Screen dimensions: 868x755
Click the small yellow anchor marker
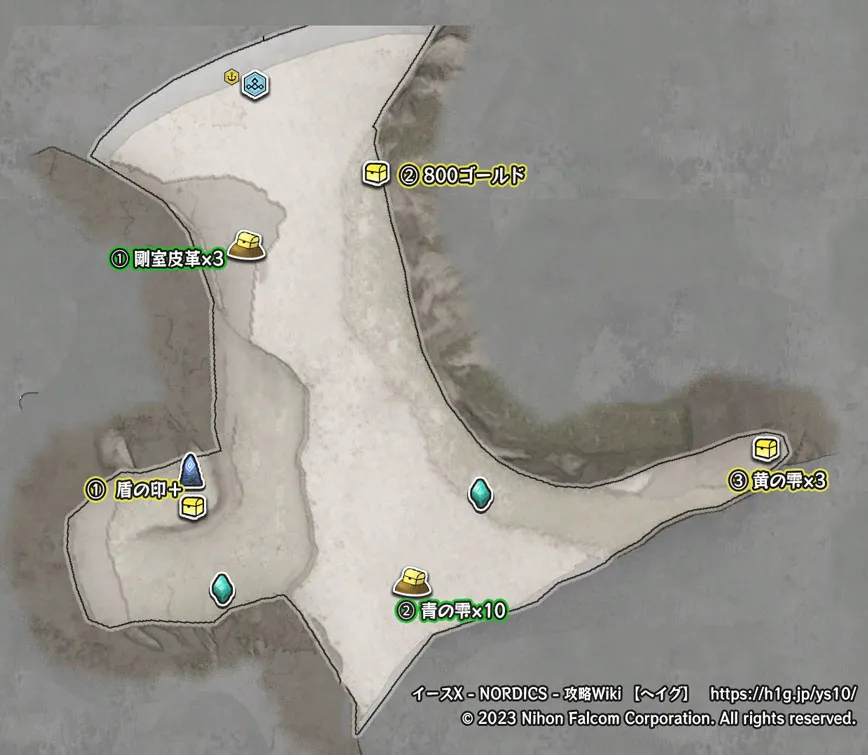click(x=232, y=76)
